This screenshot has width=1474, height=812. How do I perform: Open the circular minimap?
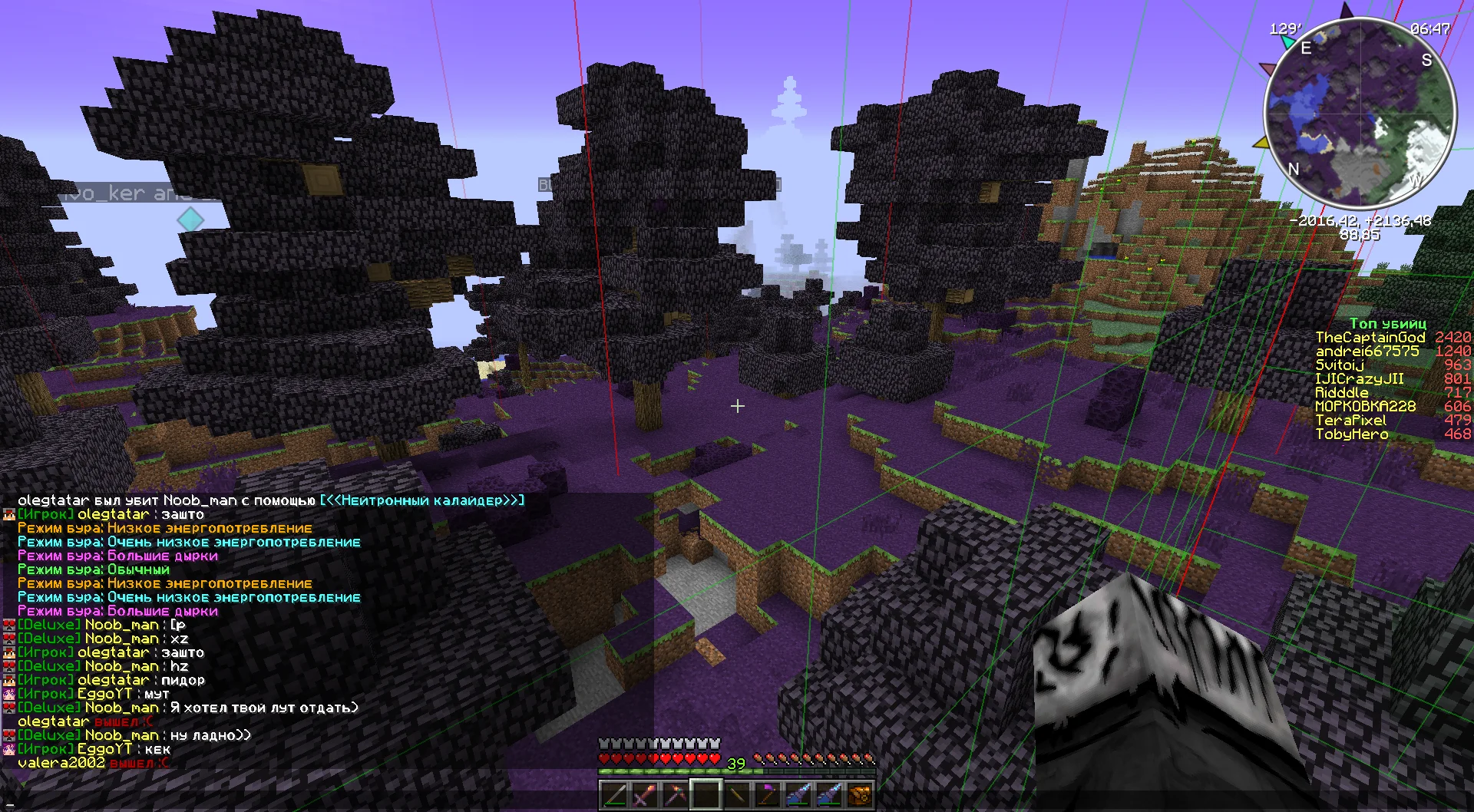click(1360, 111)
